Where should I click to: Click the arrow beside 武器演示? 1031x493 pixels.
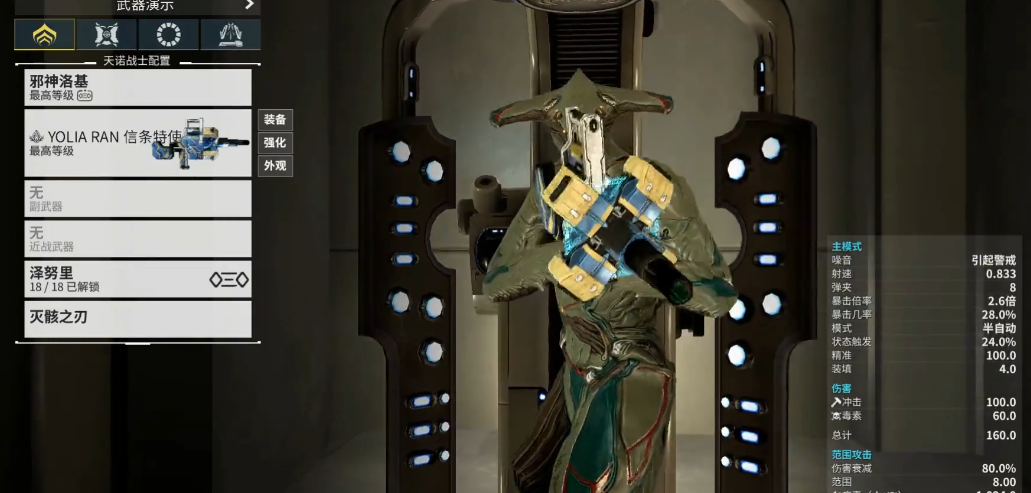tap(249, 5)
